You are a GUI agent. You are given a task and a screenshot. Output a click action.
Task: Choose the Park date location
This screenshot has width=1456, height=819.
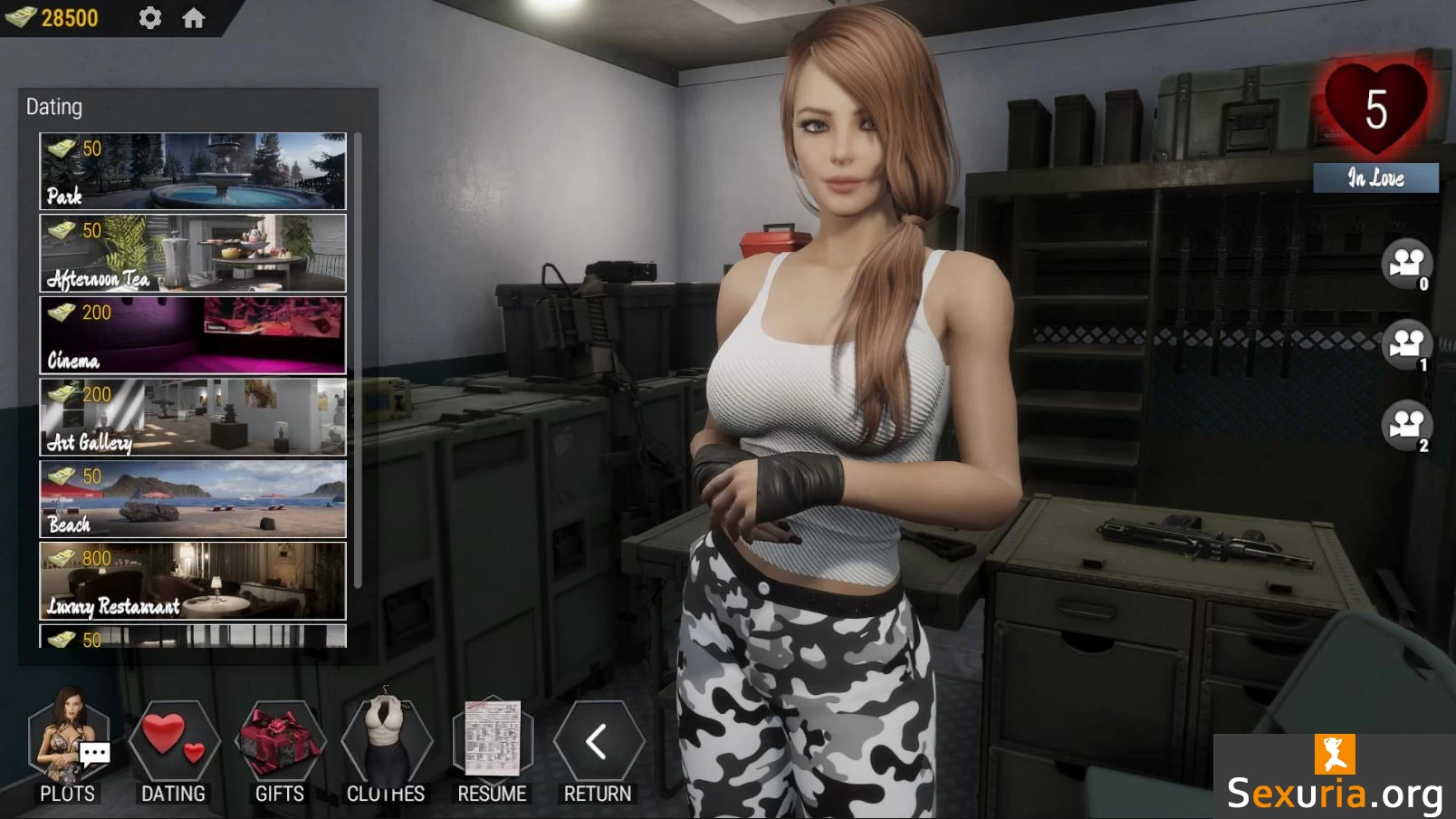pyautogui.click(x=193, y=171)
